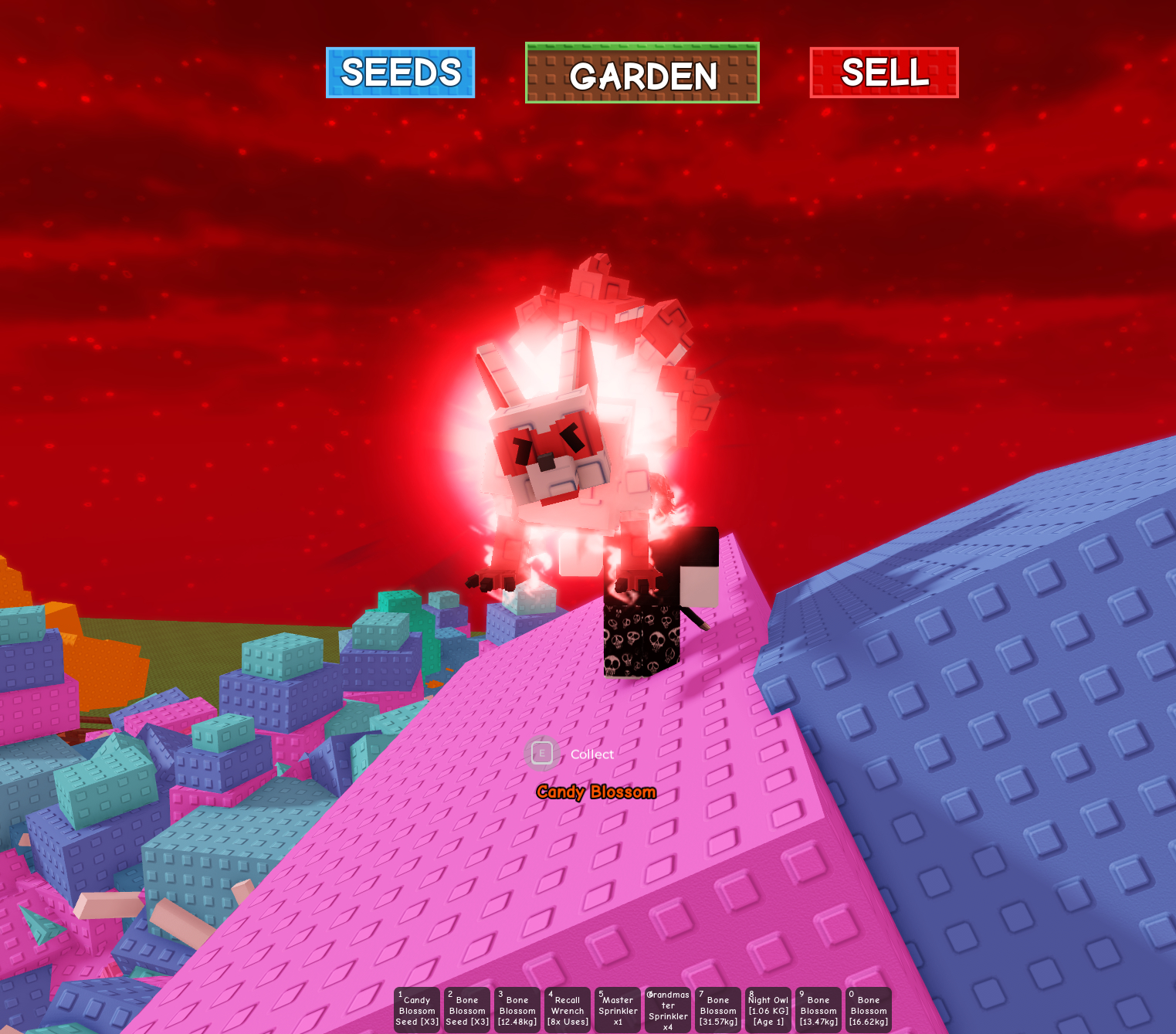The image size is (1176, 1034).
Task: Choose the 12.48kg Bone Blossom slot
Action: click(517, 1010)
